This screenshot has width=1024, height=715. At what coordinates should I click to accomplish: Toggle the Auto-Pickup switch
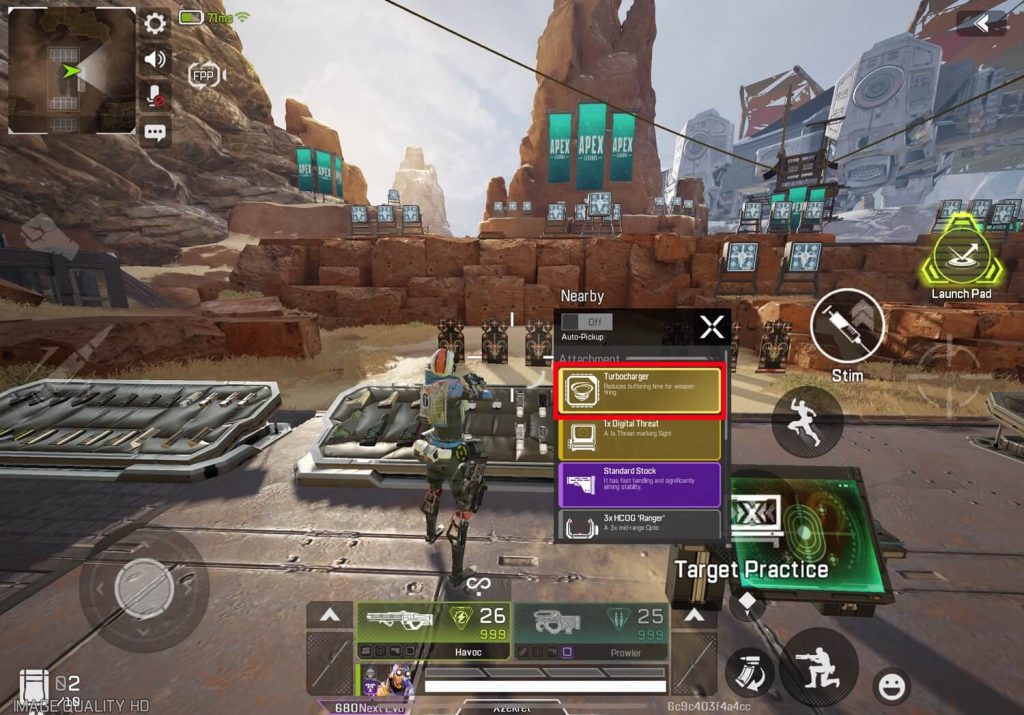(x=586, y=322)
